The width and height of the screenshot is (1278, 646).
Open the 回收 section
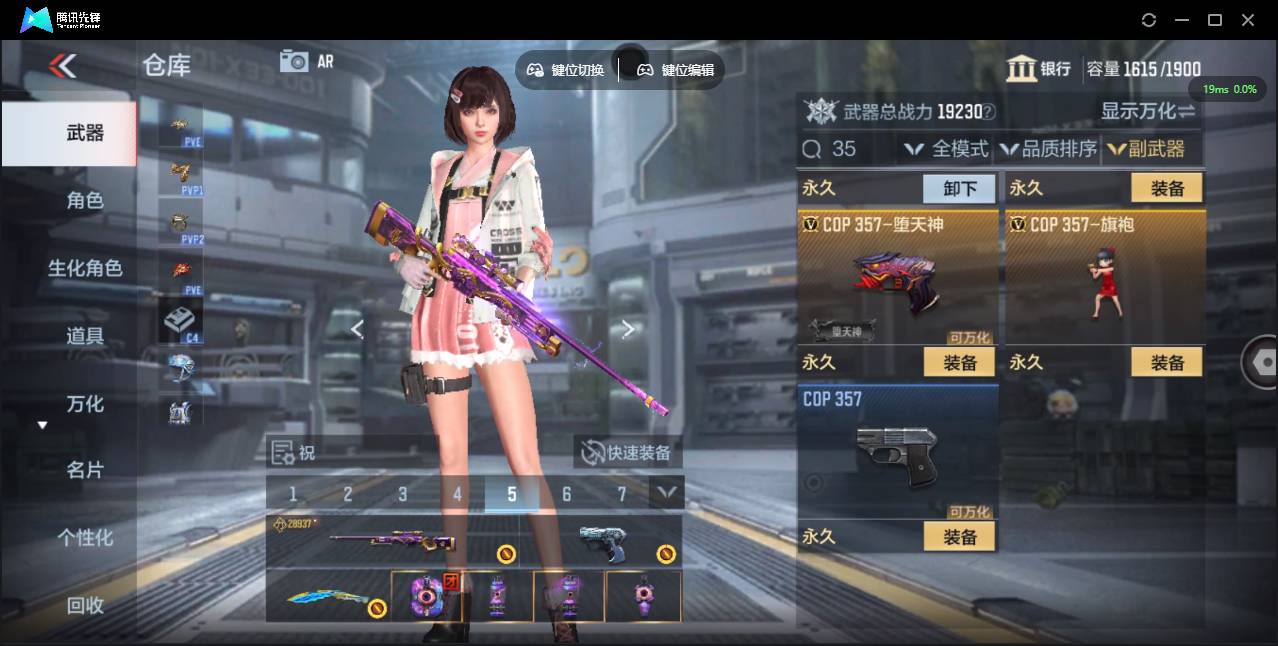coord(84,605)
